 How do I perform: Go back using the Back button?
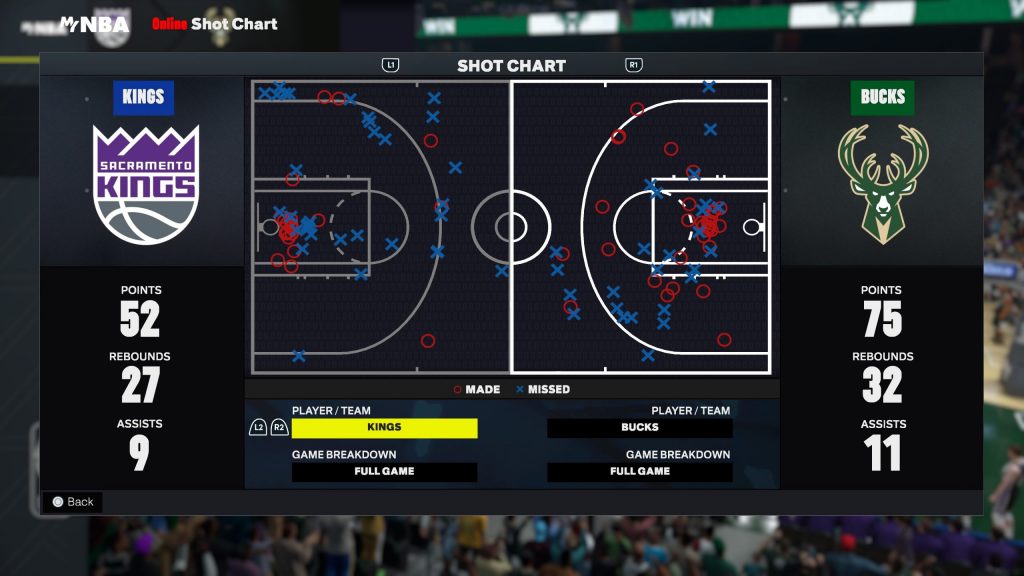tap(72, 502)
